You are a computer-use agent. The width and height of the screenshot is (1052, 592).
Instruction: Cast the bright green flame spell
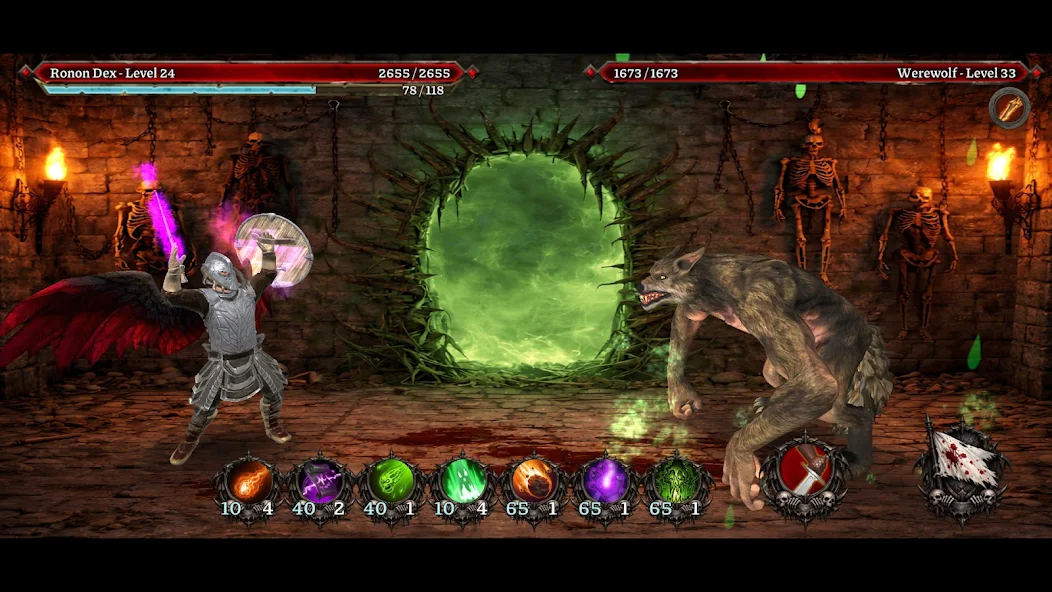(x=463, y=481)
